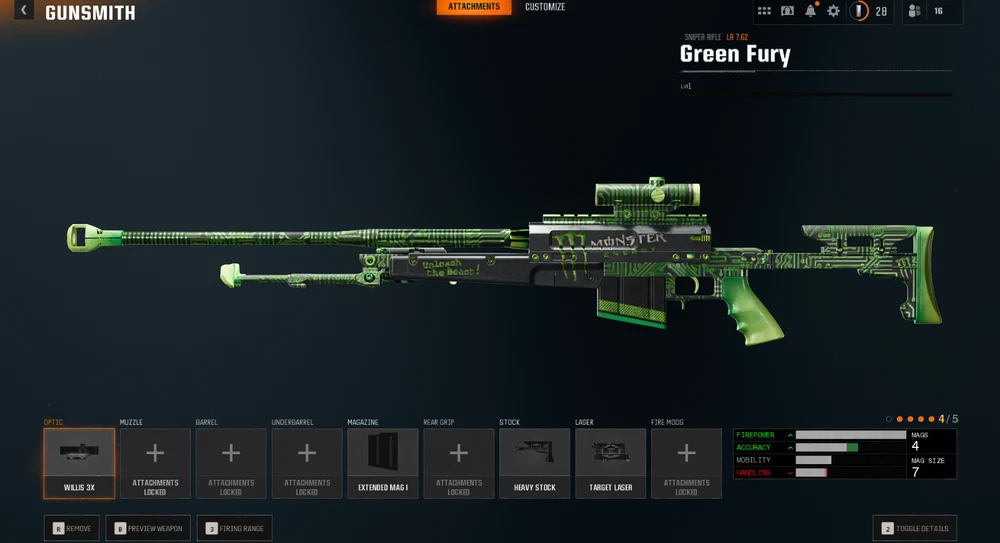
Task: Open the locked Underbarrel slot
Action: tap(307, 463)
